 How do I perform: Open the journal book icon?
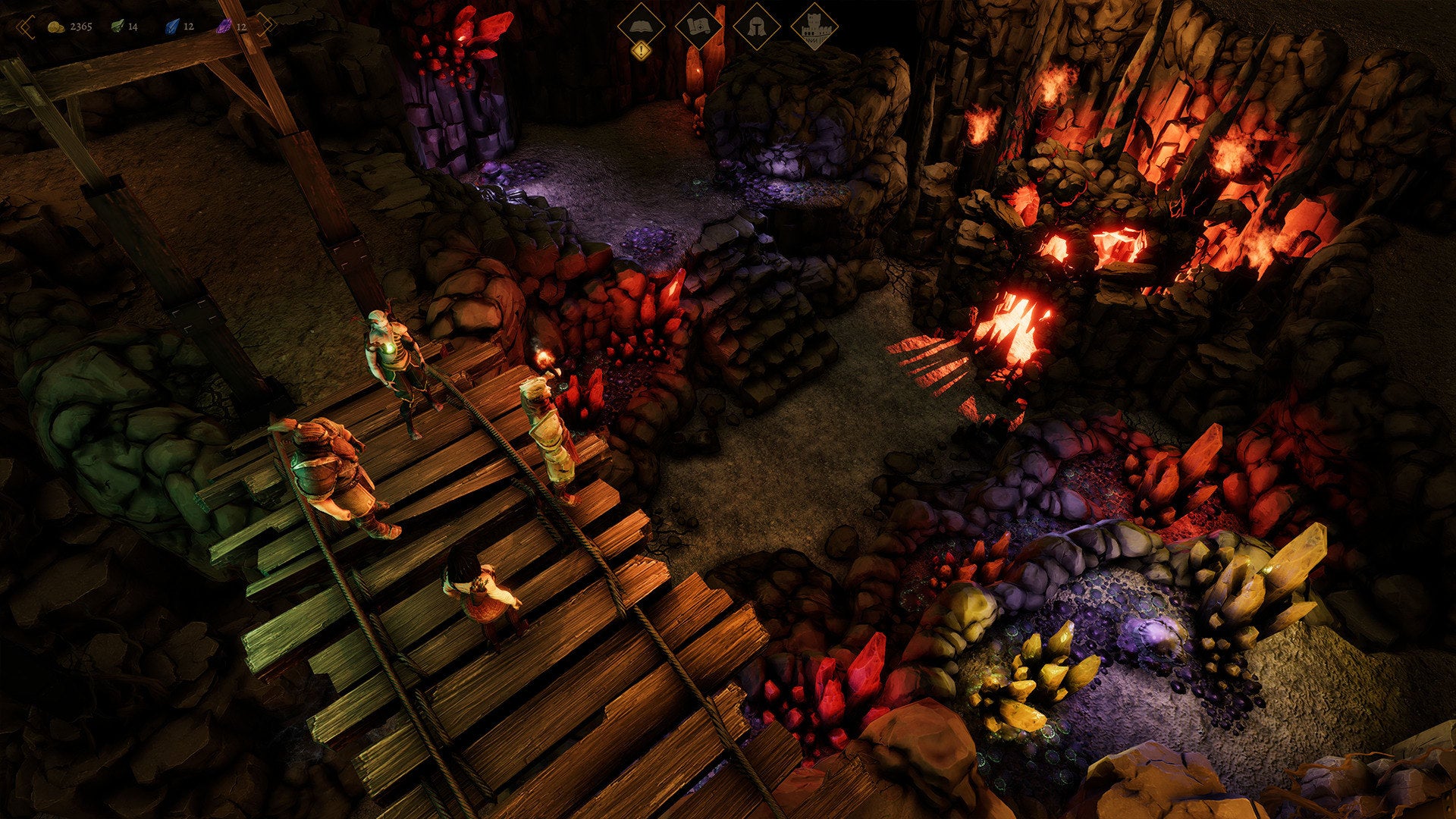[x=641, y=28]
